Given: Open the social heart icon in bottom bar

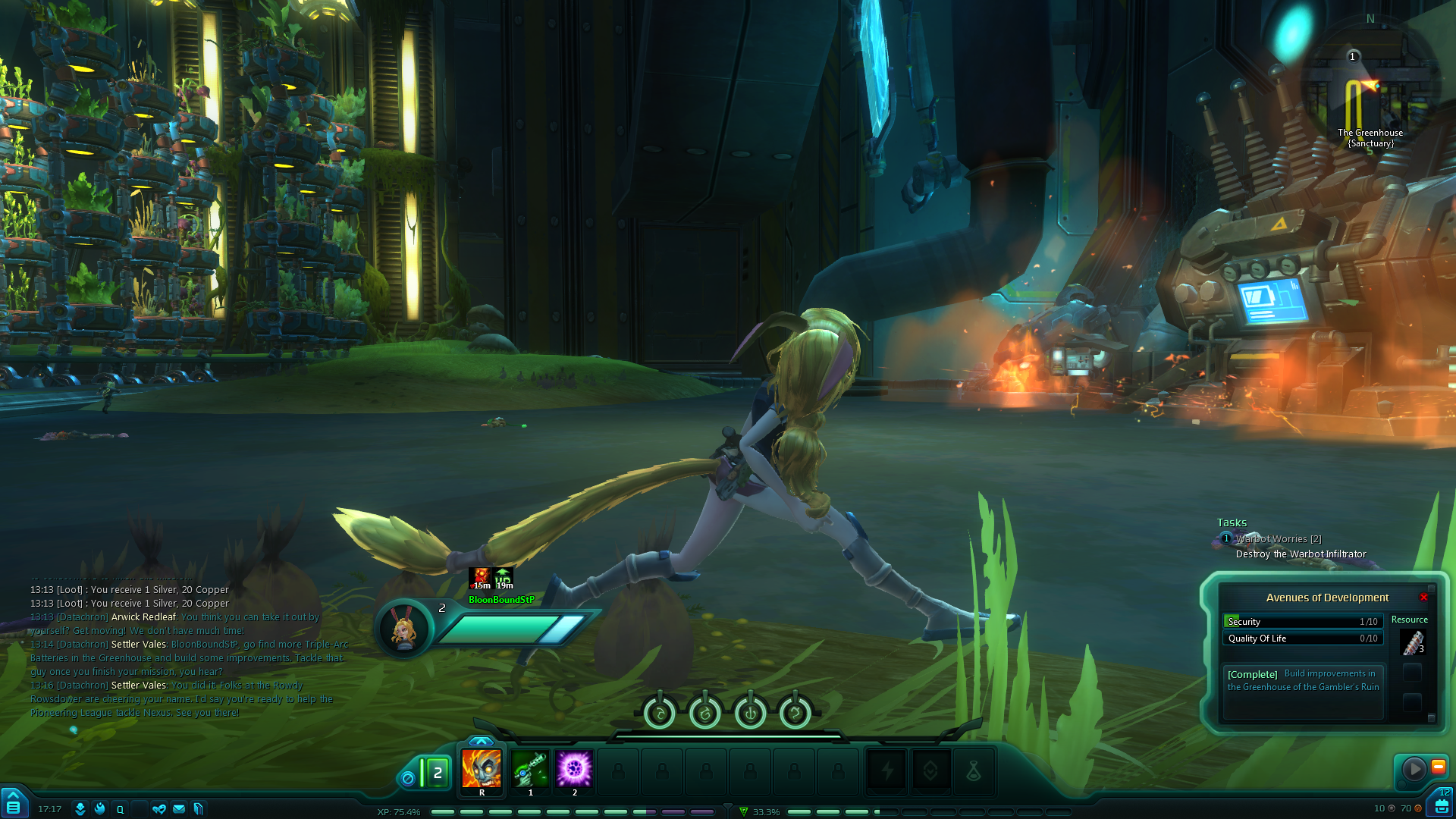Looking at the screenshot, I should click(x=158, y=809).
